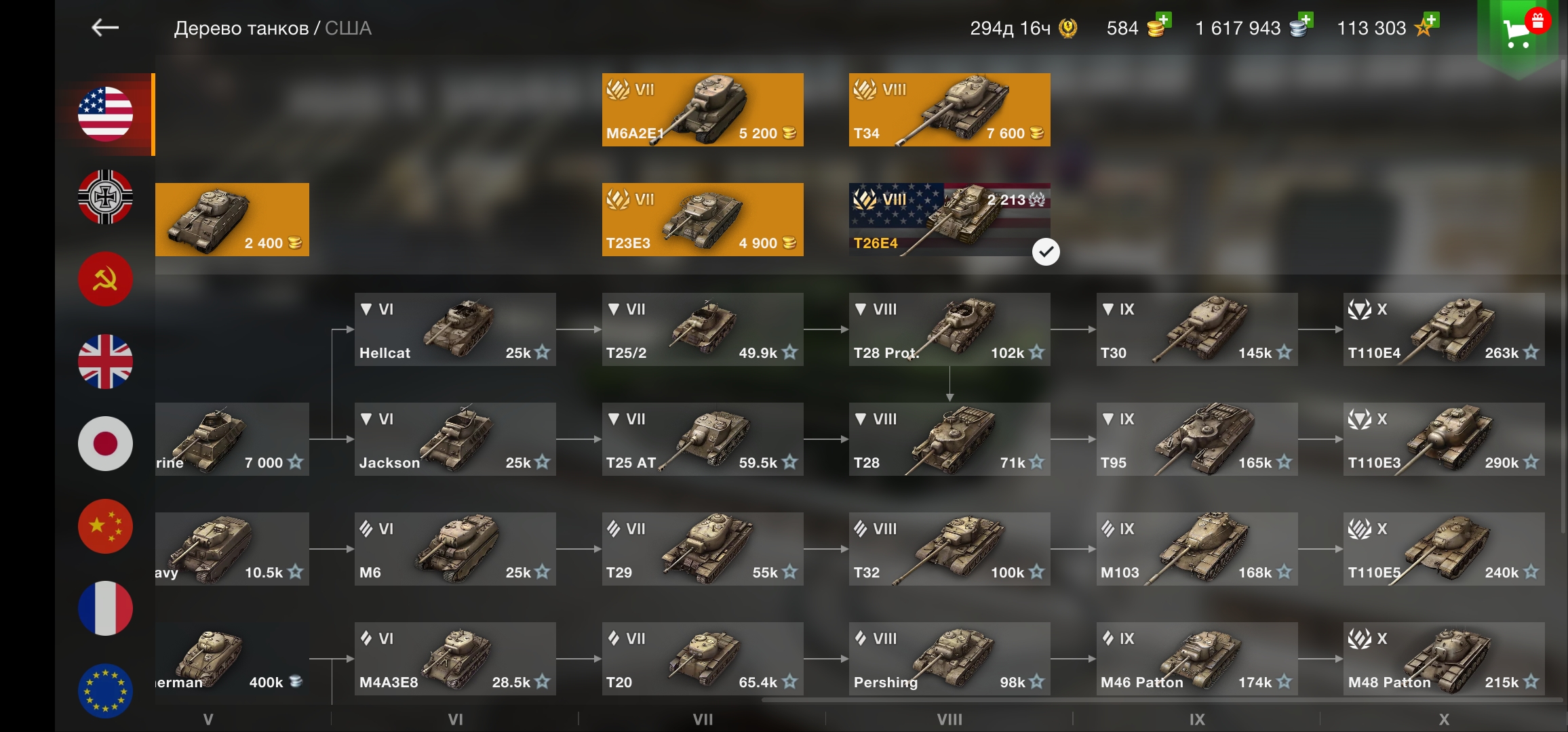This screenshot has height=732, width=1568.
Task: Open the premium M6A2E1 tank tile
Action: [x=703, y=110]
